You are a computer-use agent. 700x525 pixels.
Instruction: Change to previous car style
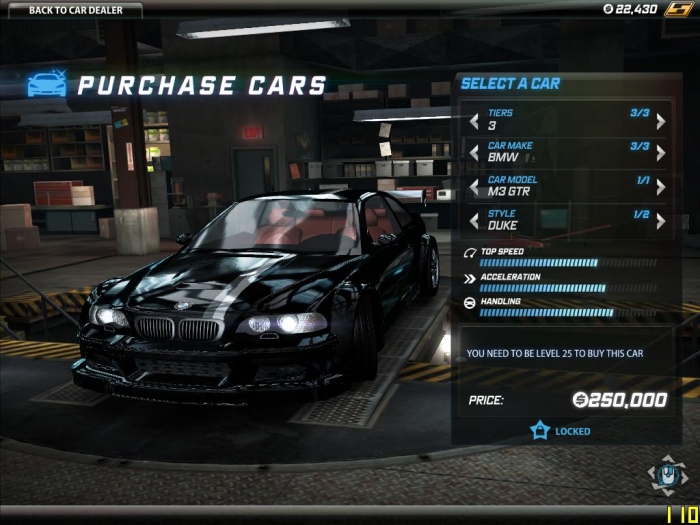[x=474, y=221]
